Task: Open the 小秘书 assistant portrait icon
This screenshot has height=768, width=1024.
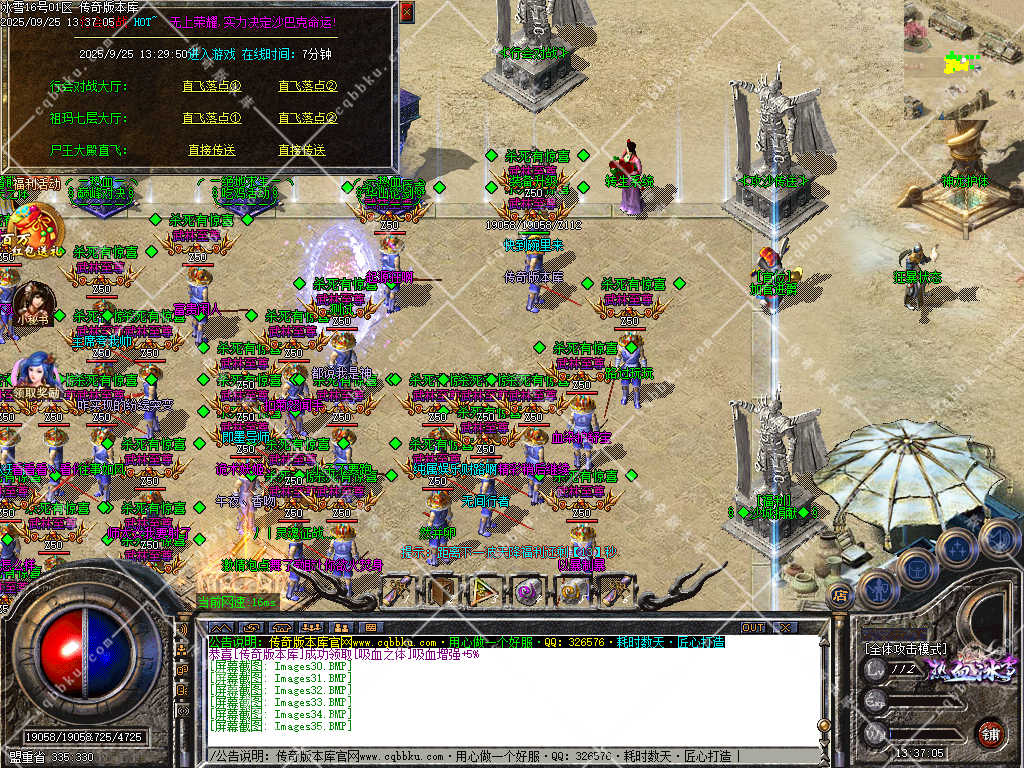Action: (33, 303)
